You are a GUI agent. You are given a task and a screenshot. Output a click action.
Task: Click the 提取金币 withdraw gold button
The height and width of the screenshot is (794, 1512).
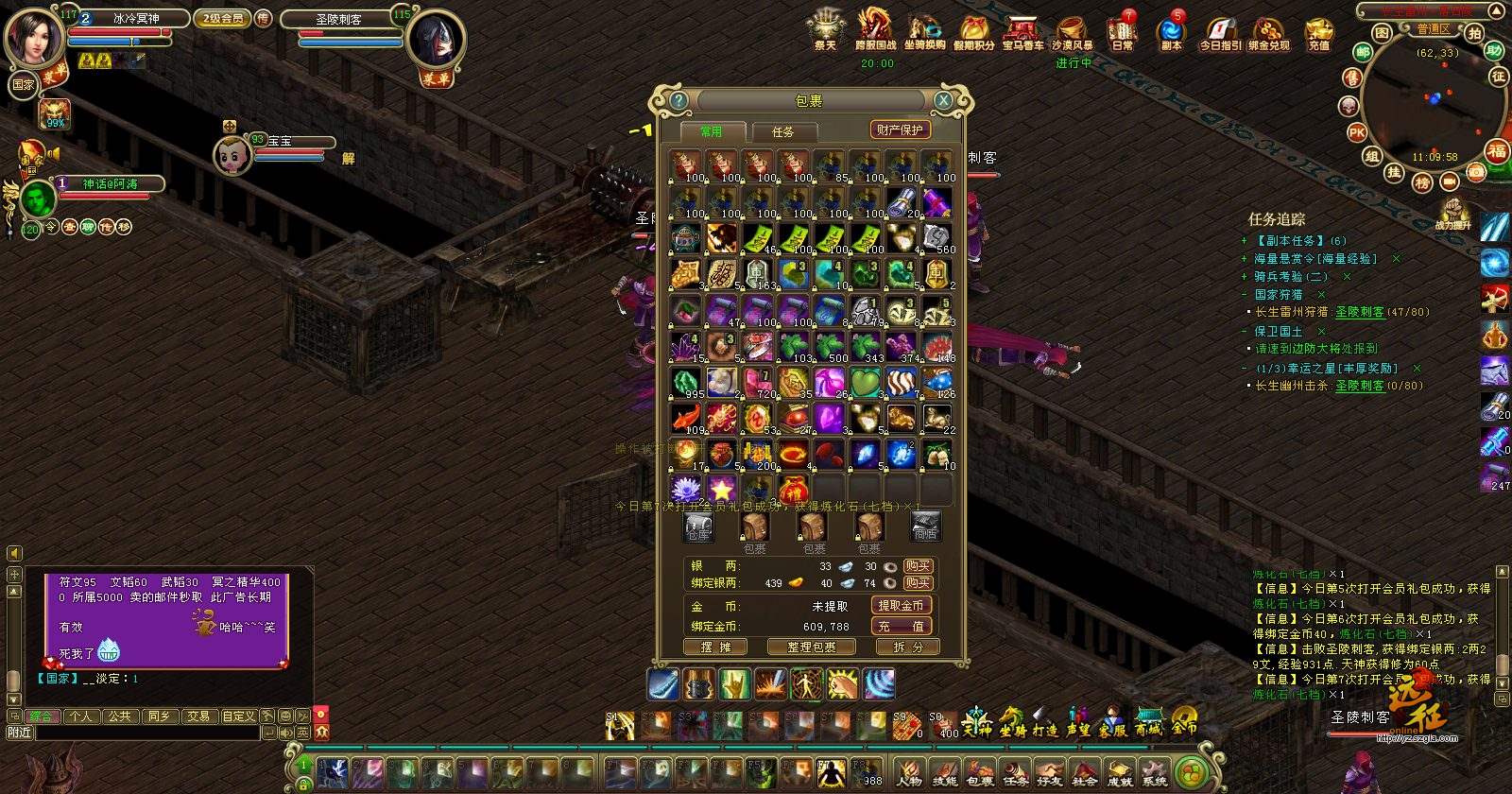(x=901, y=605)
